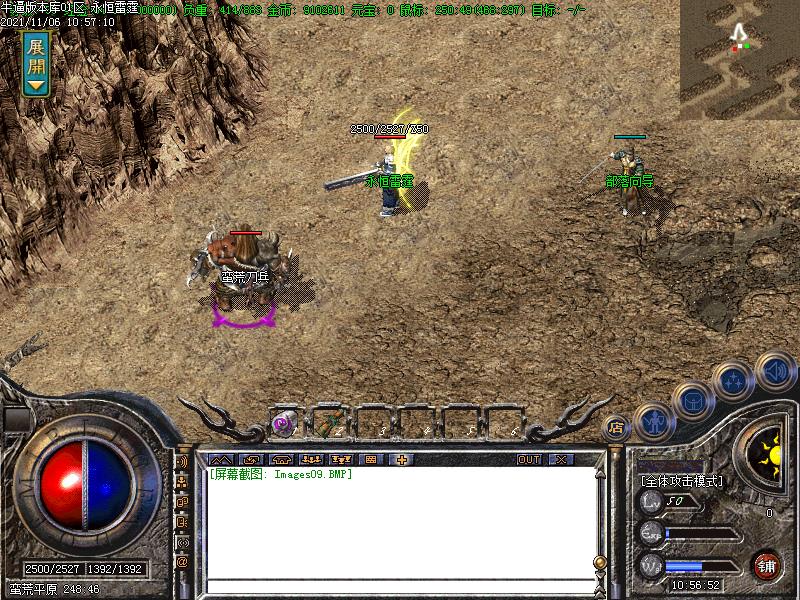Click the chat input field
The width and height of the screenshot is (800, 600).
coord(400,586)
